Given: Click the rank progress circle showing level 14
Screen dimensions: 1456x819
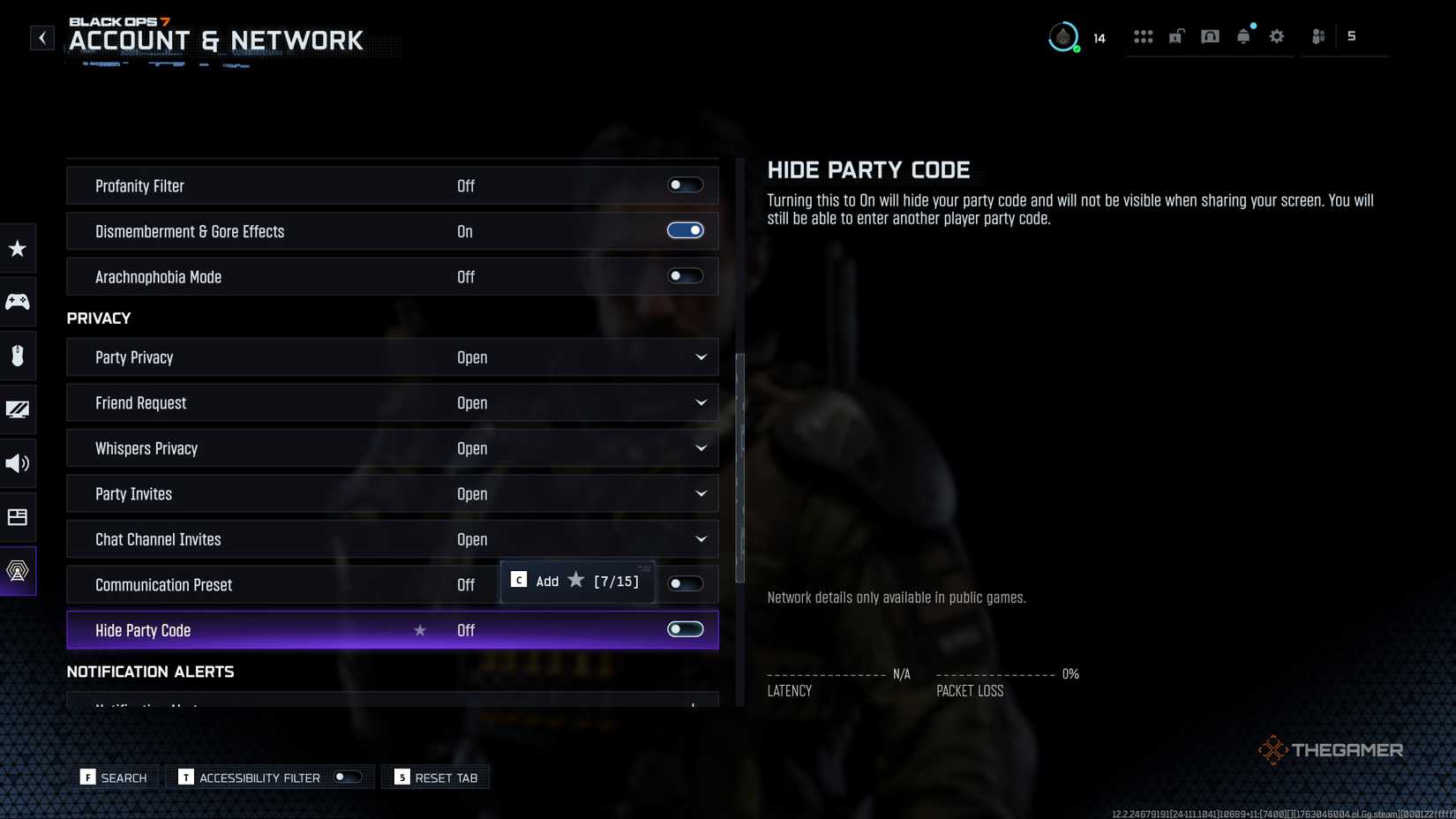Looking at the screenshot, I should pos(1063,36).
